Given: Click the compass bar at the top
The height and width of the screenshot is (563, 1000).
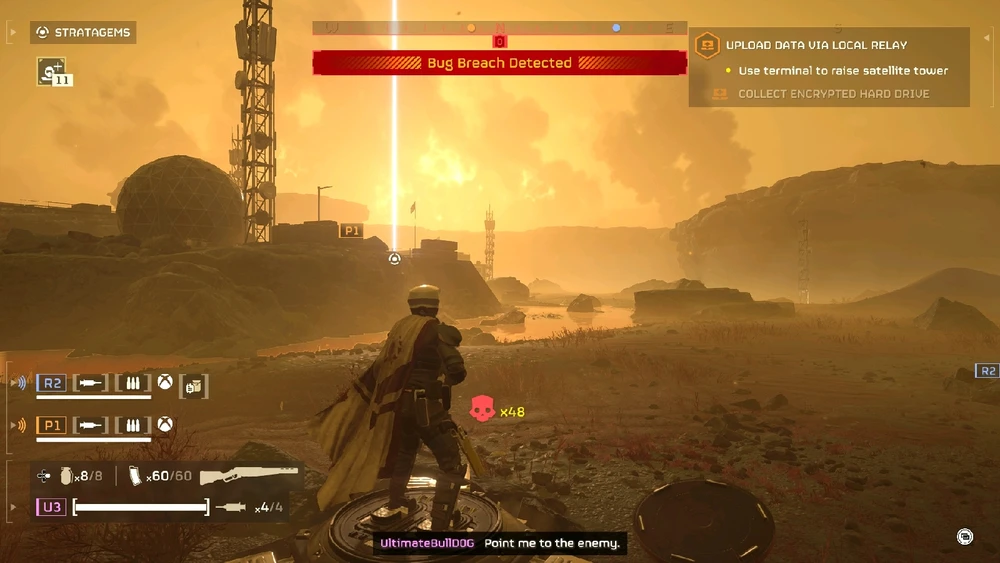Looking at the screenshot, I should click(499, 28).
